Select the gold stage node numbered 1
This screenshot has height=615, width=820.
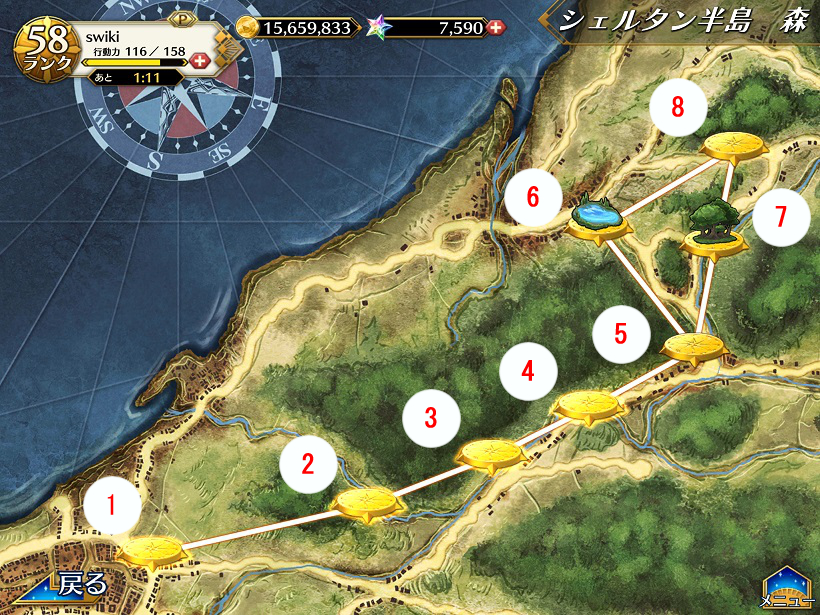point(152,551)
